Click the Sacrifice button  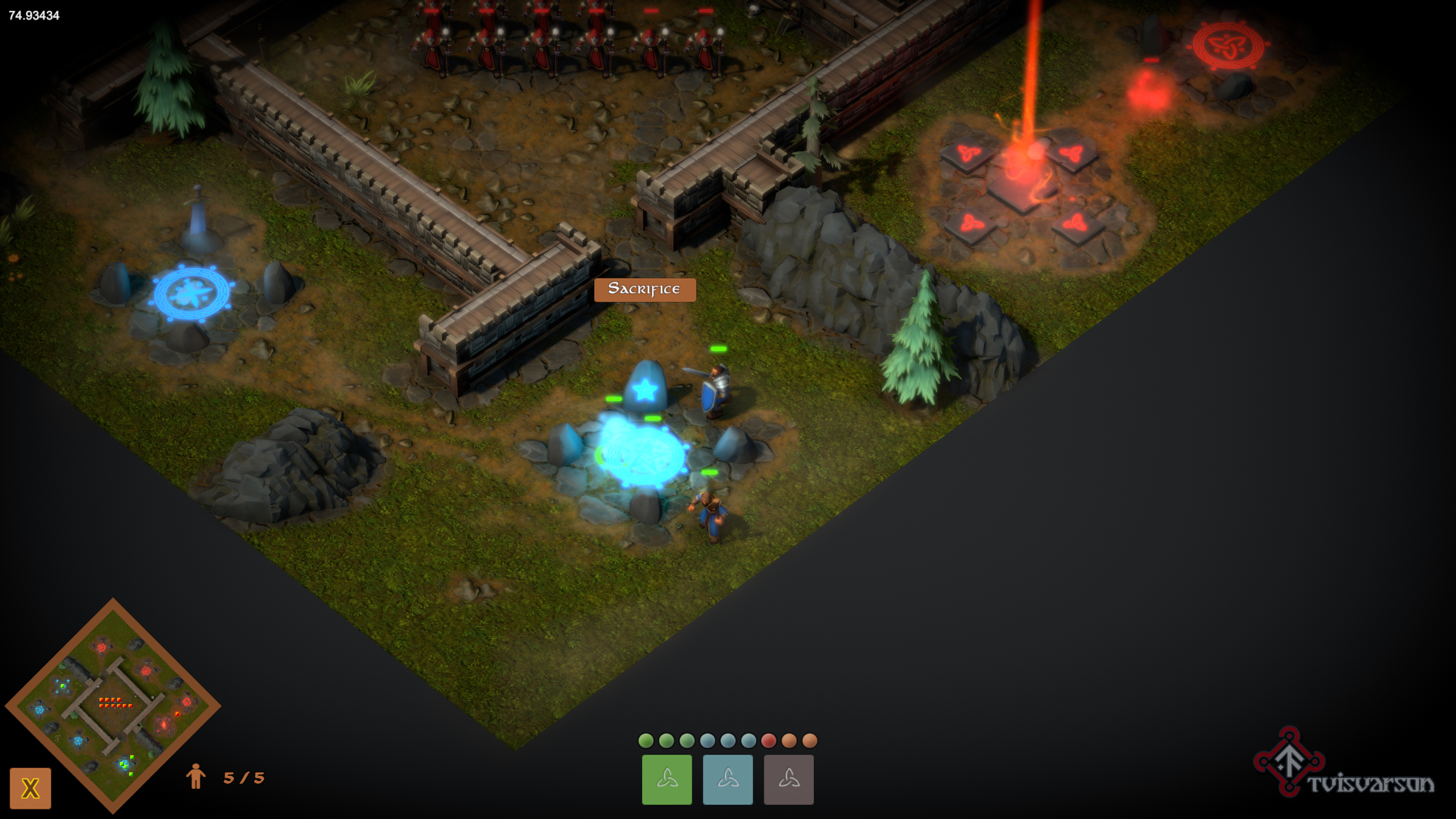(x=644, y=289)
